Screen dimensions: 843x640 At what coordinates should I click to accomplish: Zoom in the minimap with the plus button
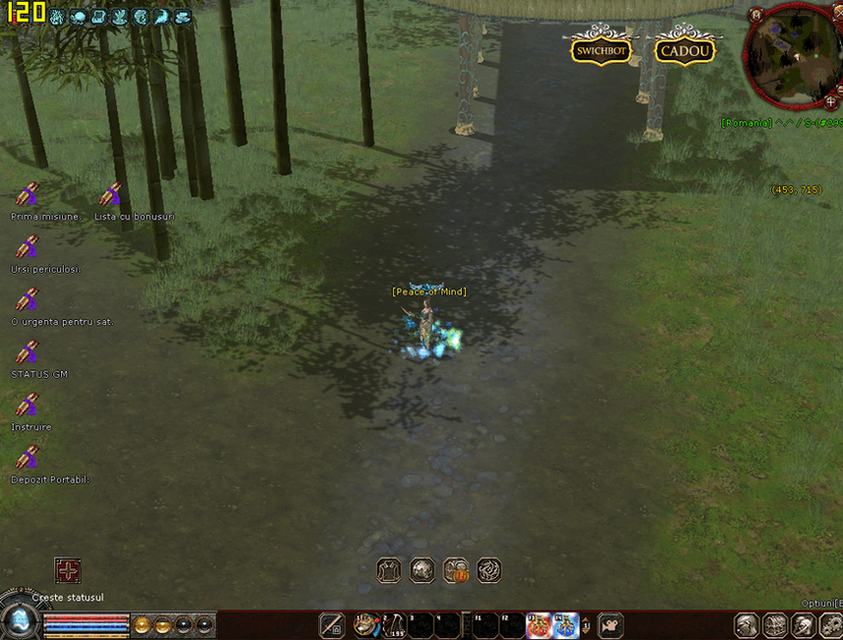[831, 101]
